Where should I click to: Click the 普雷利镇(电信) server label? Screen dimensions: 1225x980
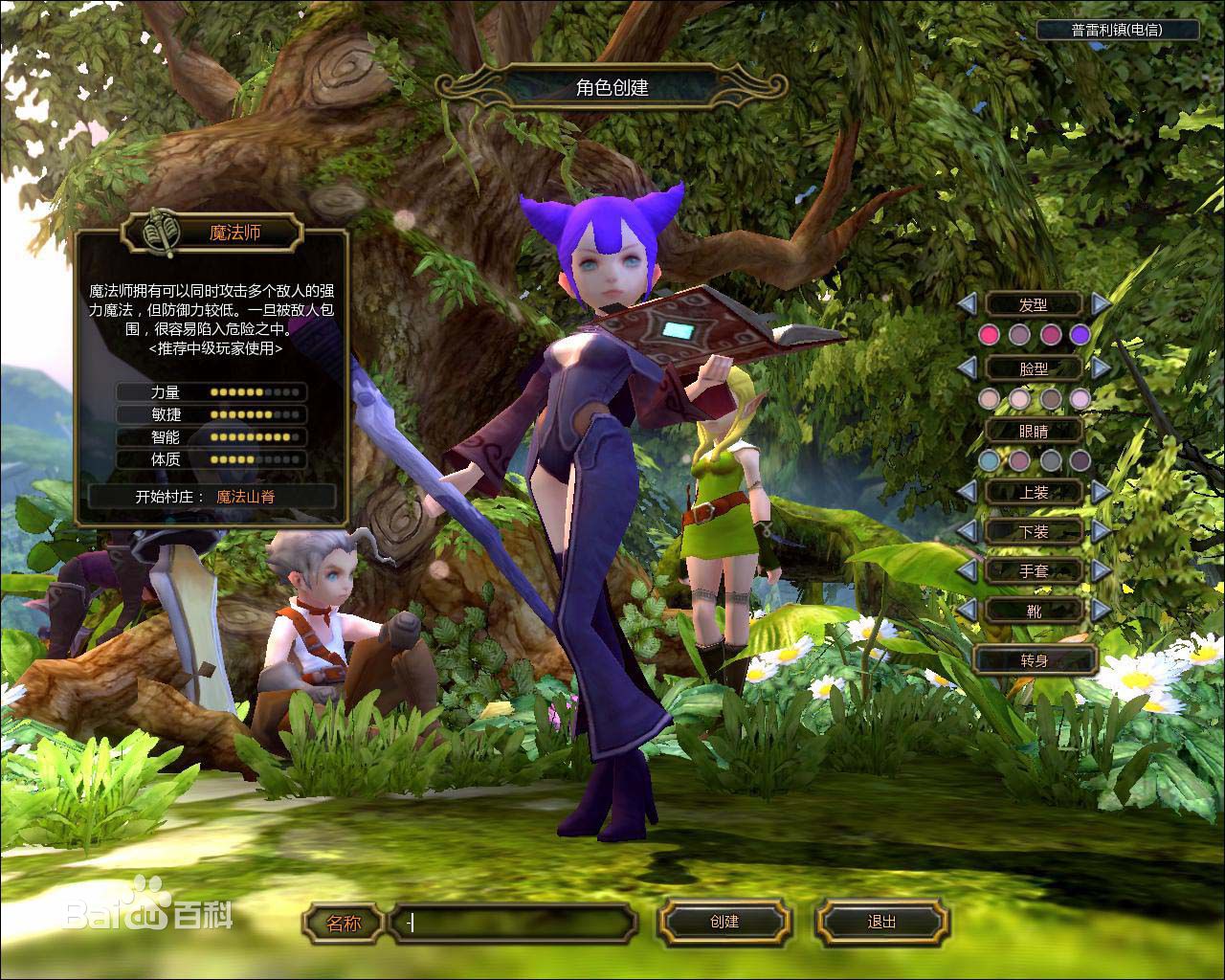(x=1117, y=30)
